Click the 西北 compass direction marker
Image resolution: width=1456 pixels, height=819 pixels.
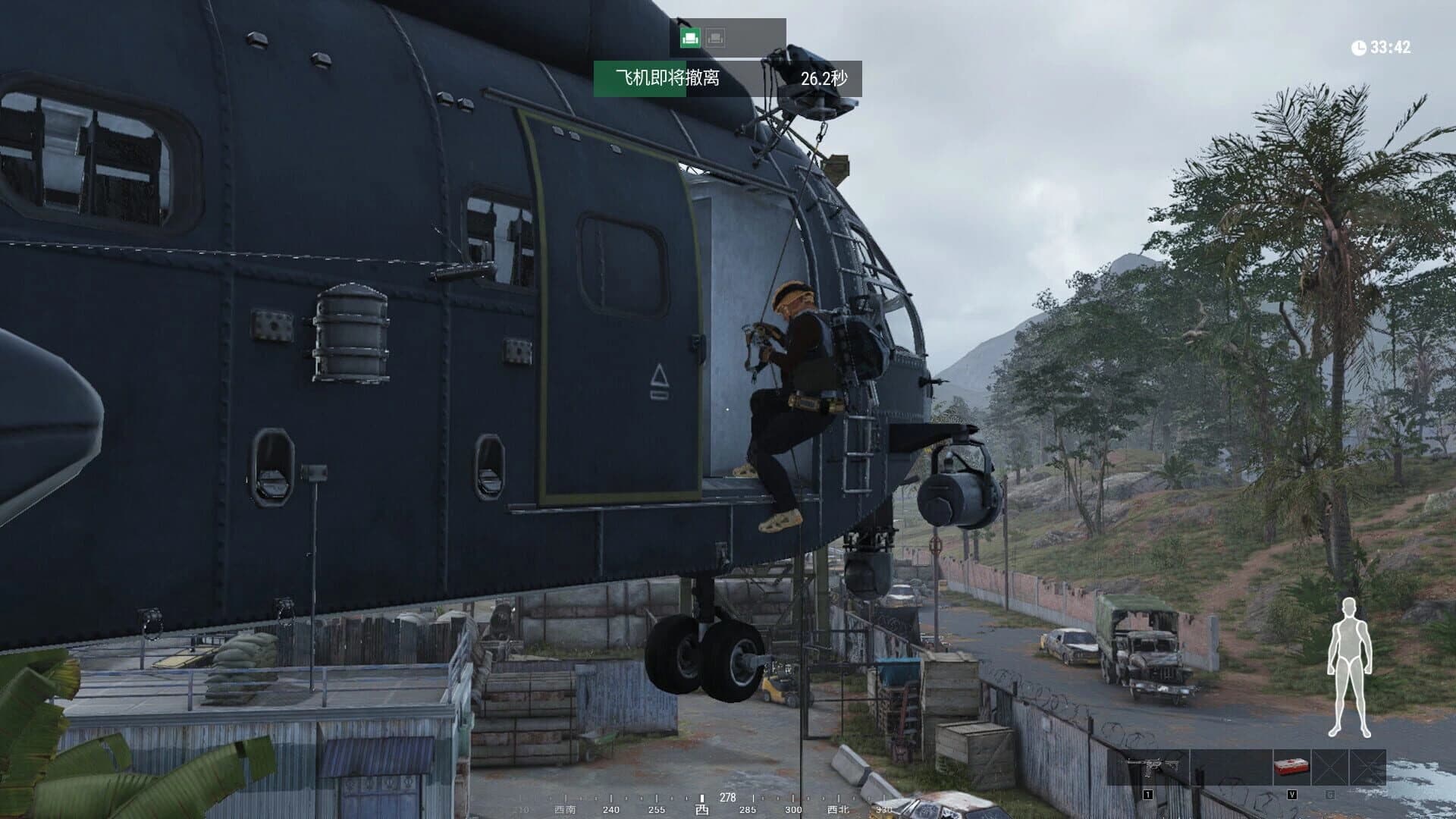[x=837, y=809]
